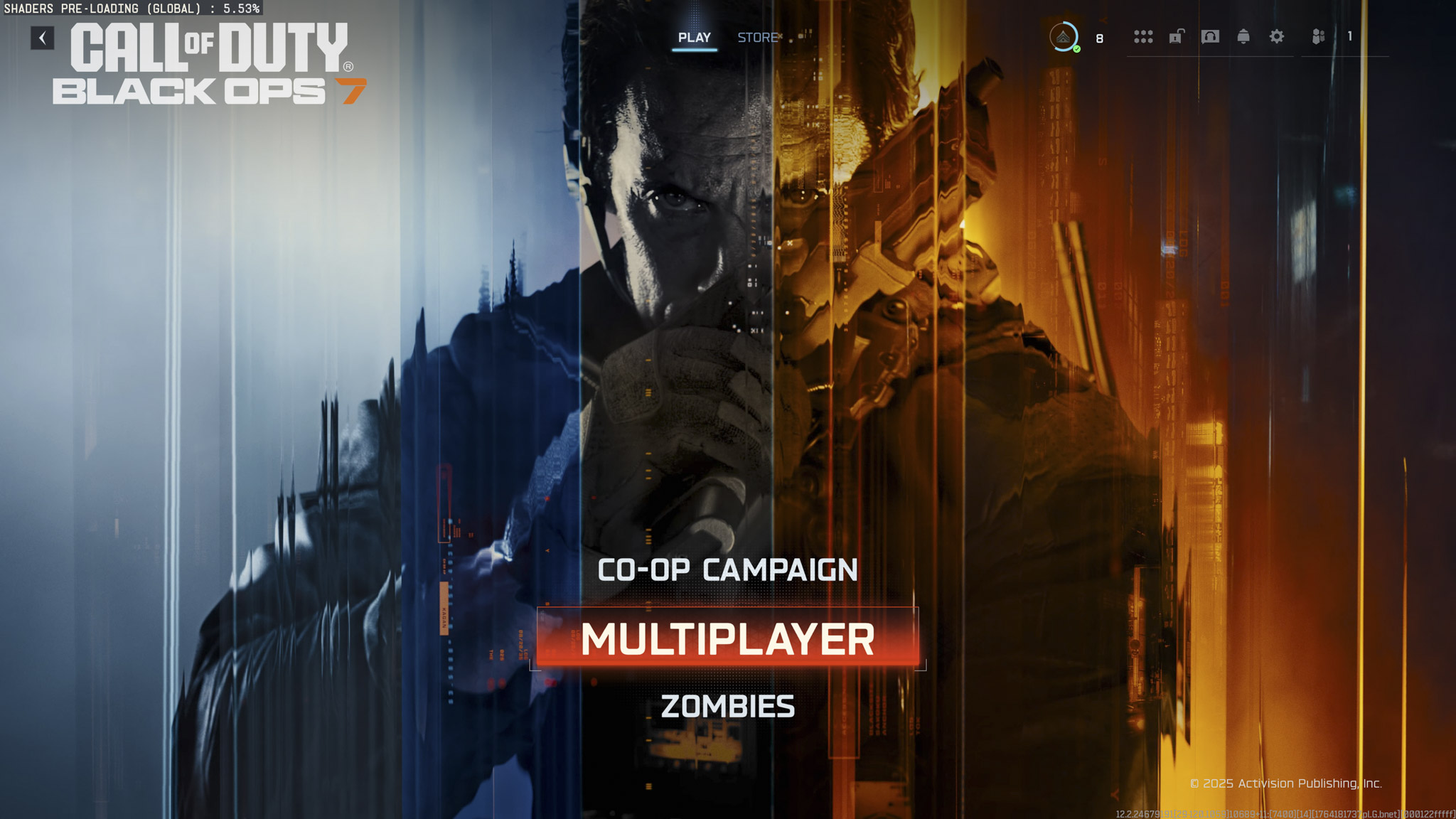Check notifications via the bell icon
Image resolution: width=1456 pixels, height=819 pixels.
(1244, 37)
